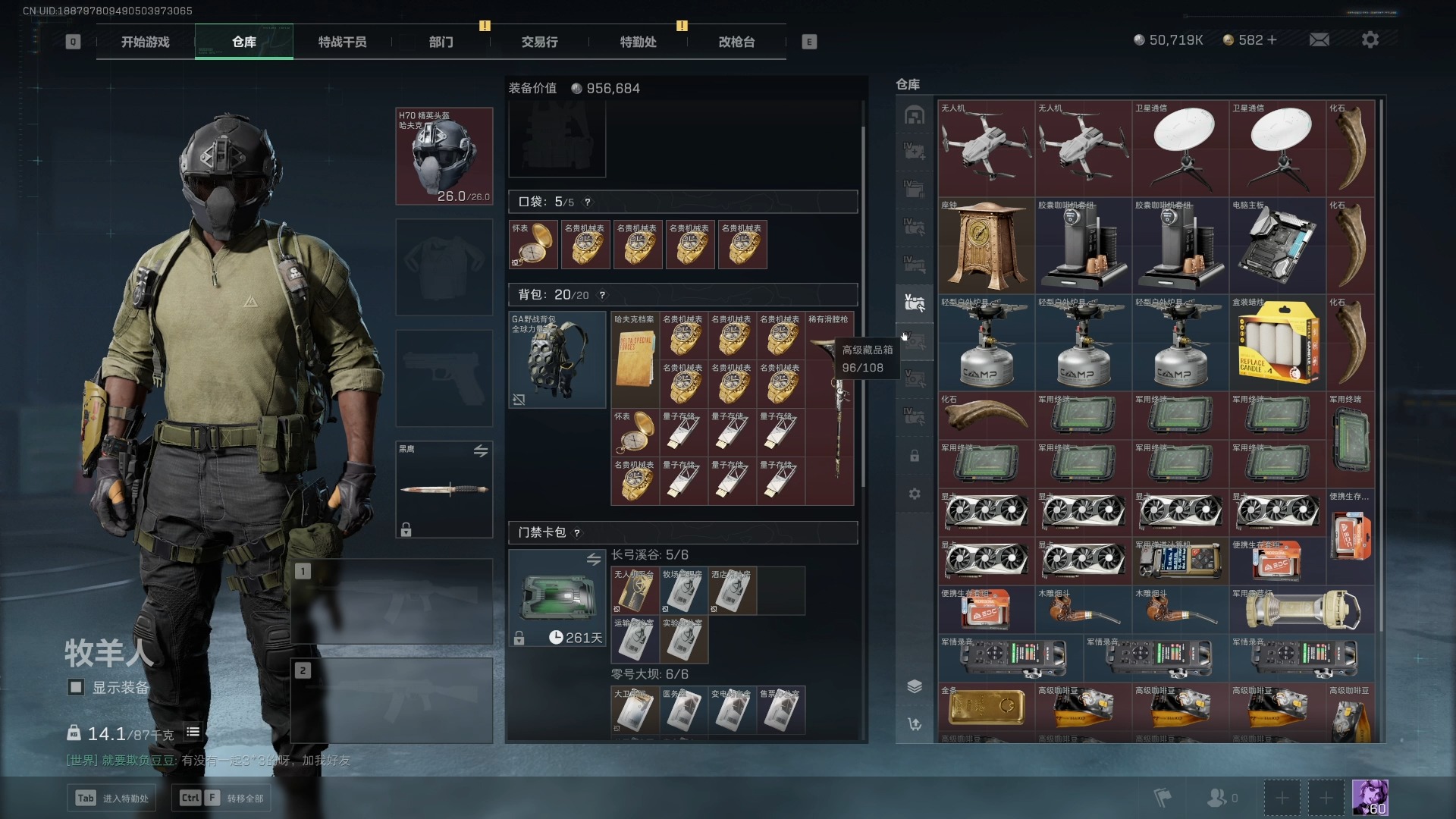Select the 座钟 clock in the warehouse

point(986,246)
